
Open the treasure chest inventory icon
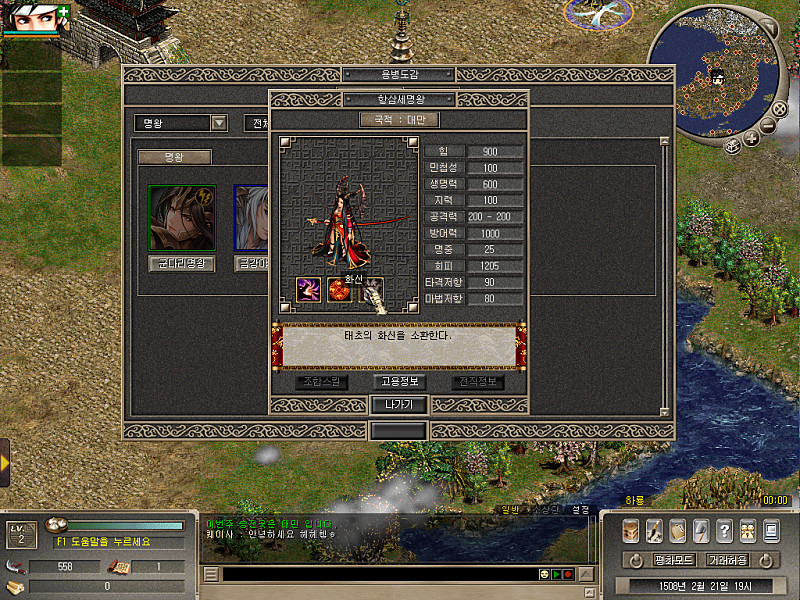coord(631,531)
